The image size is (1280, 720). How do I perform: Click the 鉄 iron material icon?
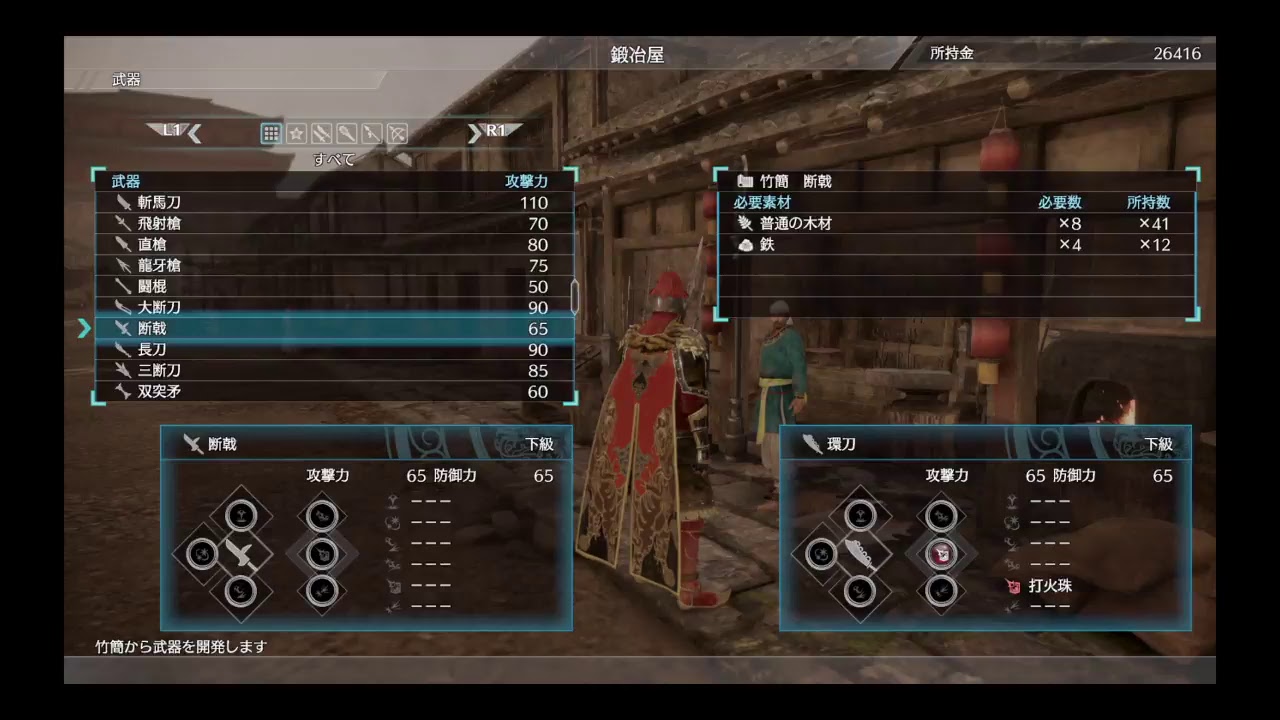click(x=745, y=244)
